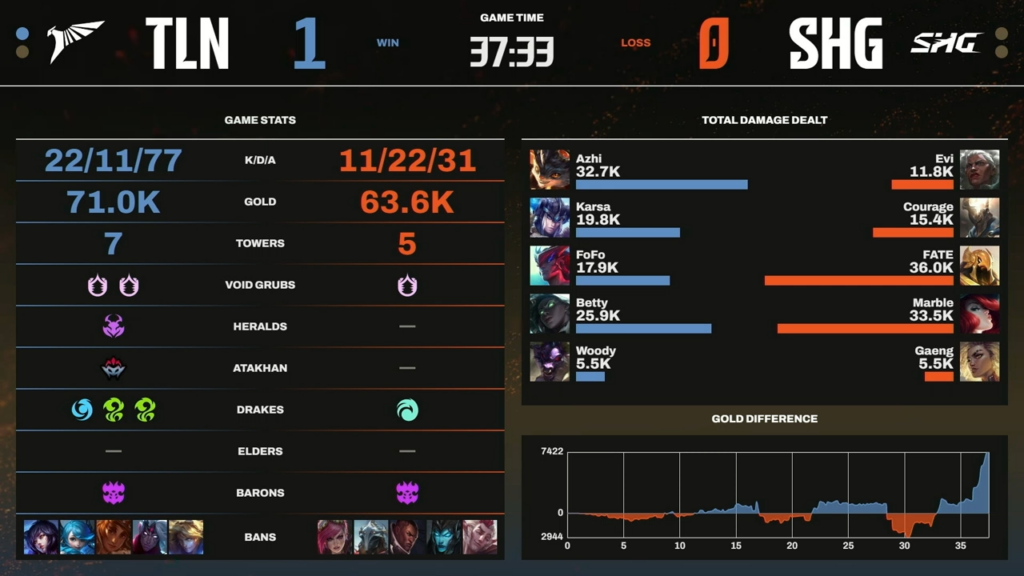Click TLN's Rift Herald icon
Screen dimensions: 1024x576
pos(113,326)
